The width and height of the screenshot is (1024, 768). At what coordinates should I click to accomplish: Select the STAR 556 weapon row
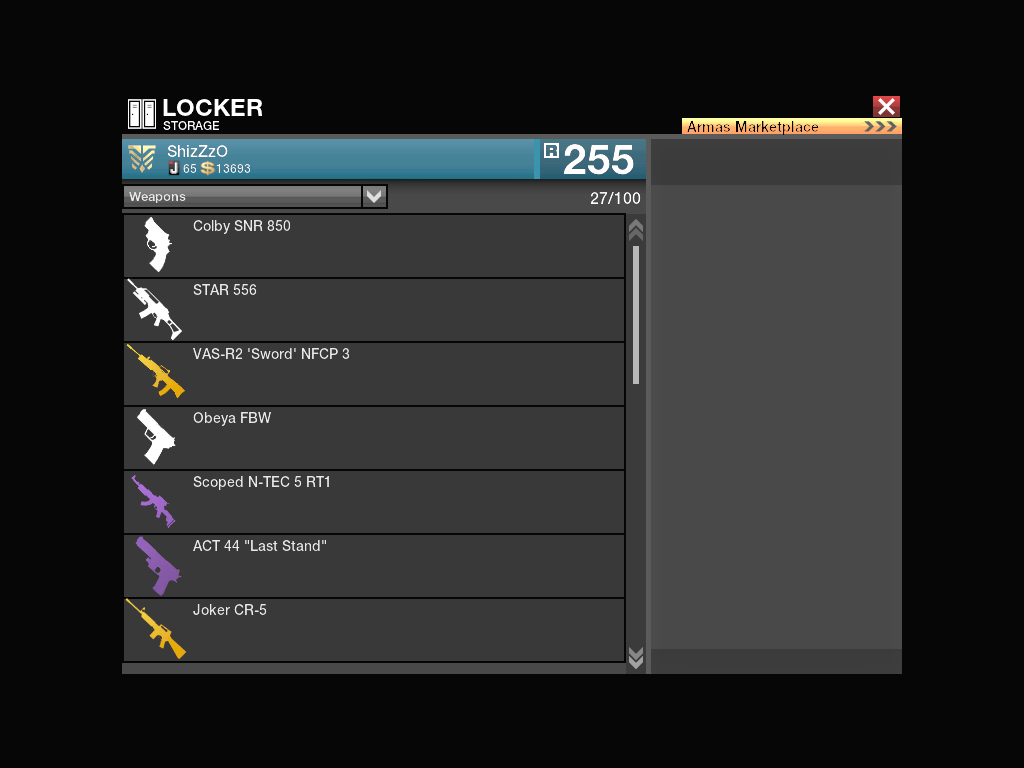374,310
